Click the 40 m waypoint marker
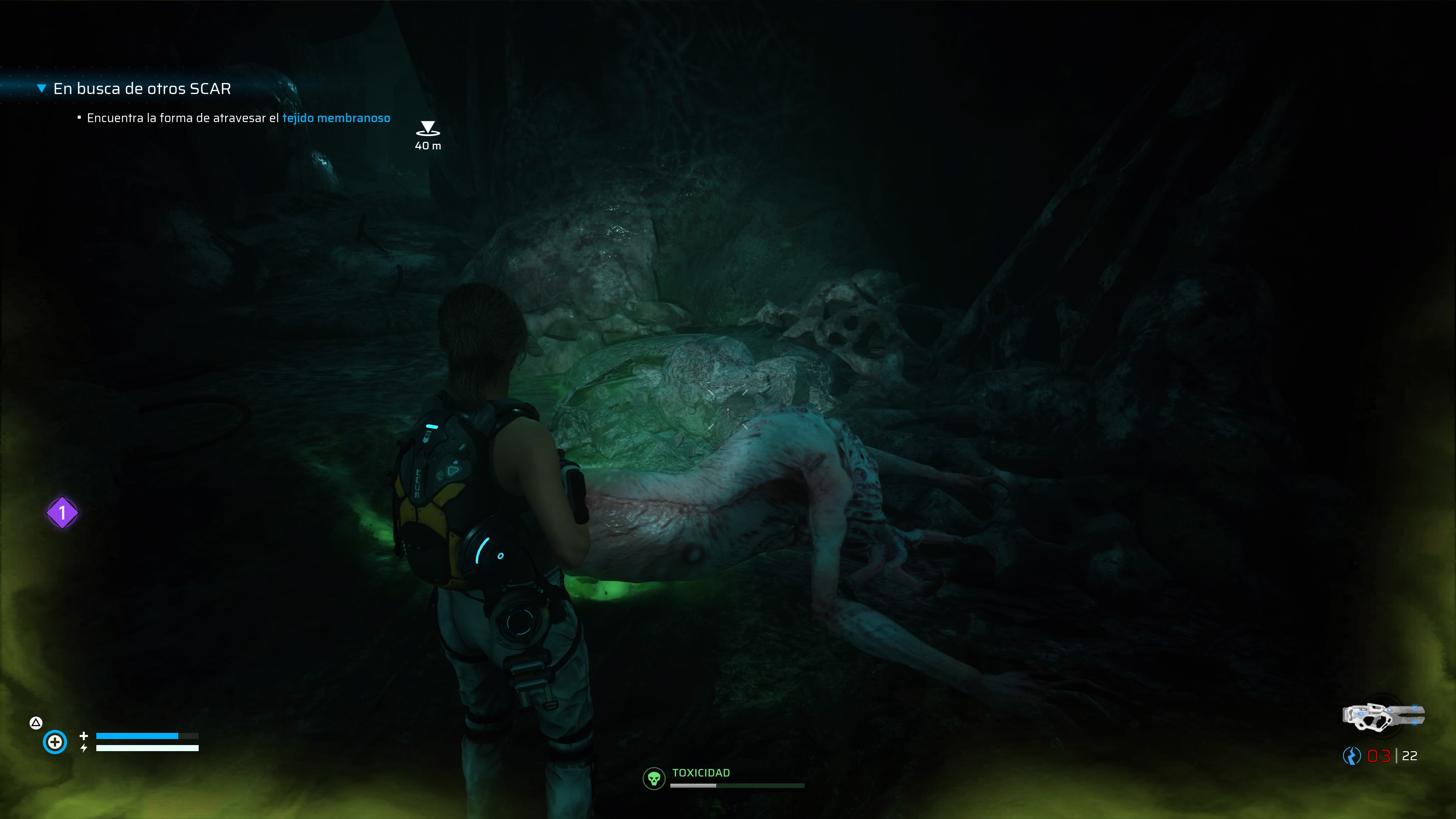This screenshot has width=1456, height=819. click(x=428, y=129)
